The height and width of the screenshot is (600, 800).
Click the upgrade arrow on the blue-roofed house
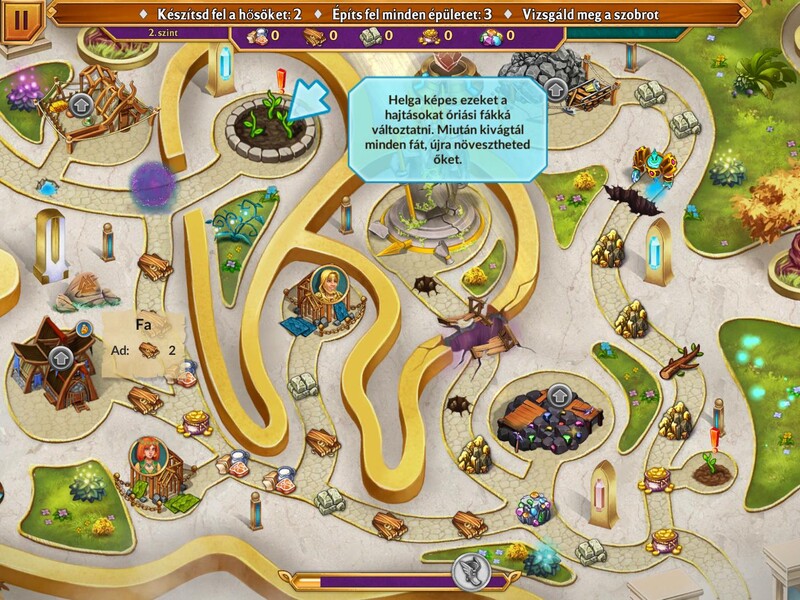point(59,358)
